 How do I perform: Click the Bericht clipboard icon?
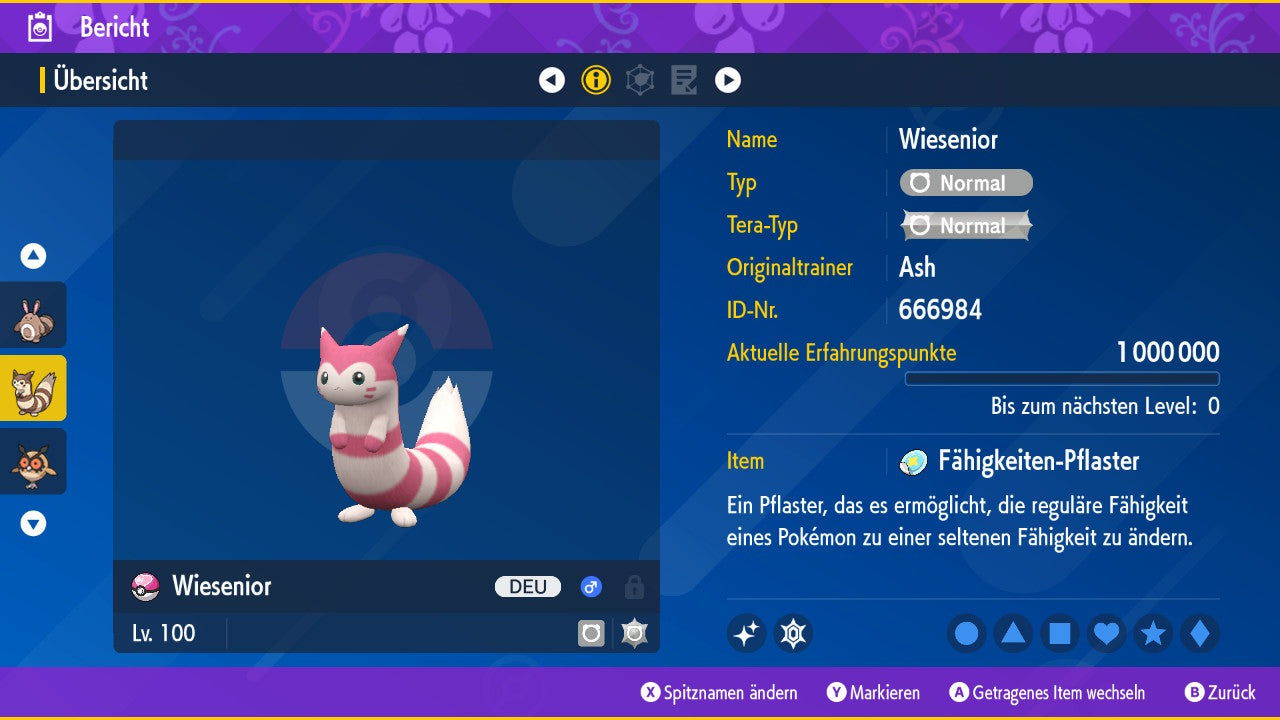(x=41, y=27)
